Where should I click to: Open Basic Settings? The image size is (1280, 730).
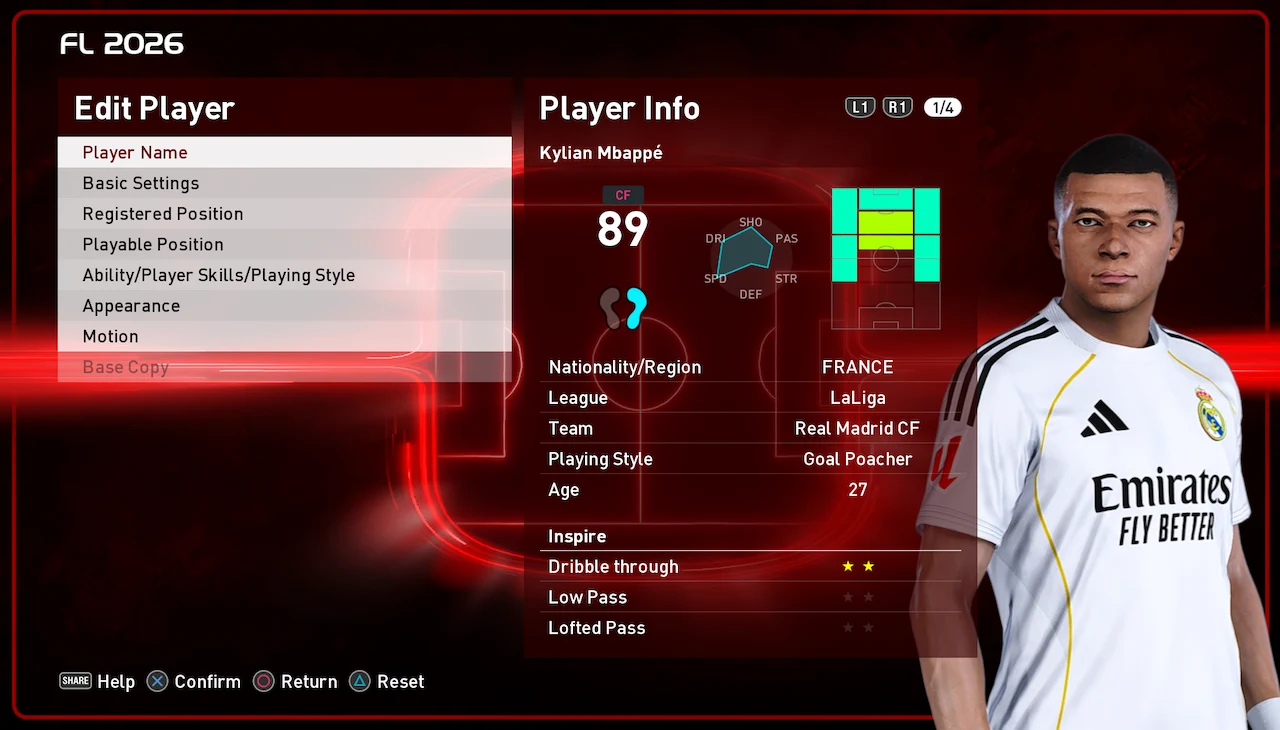click(284, 183)
